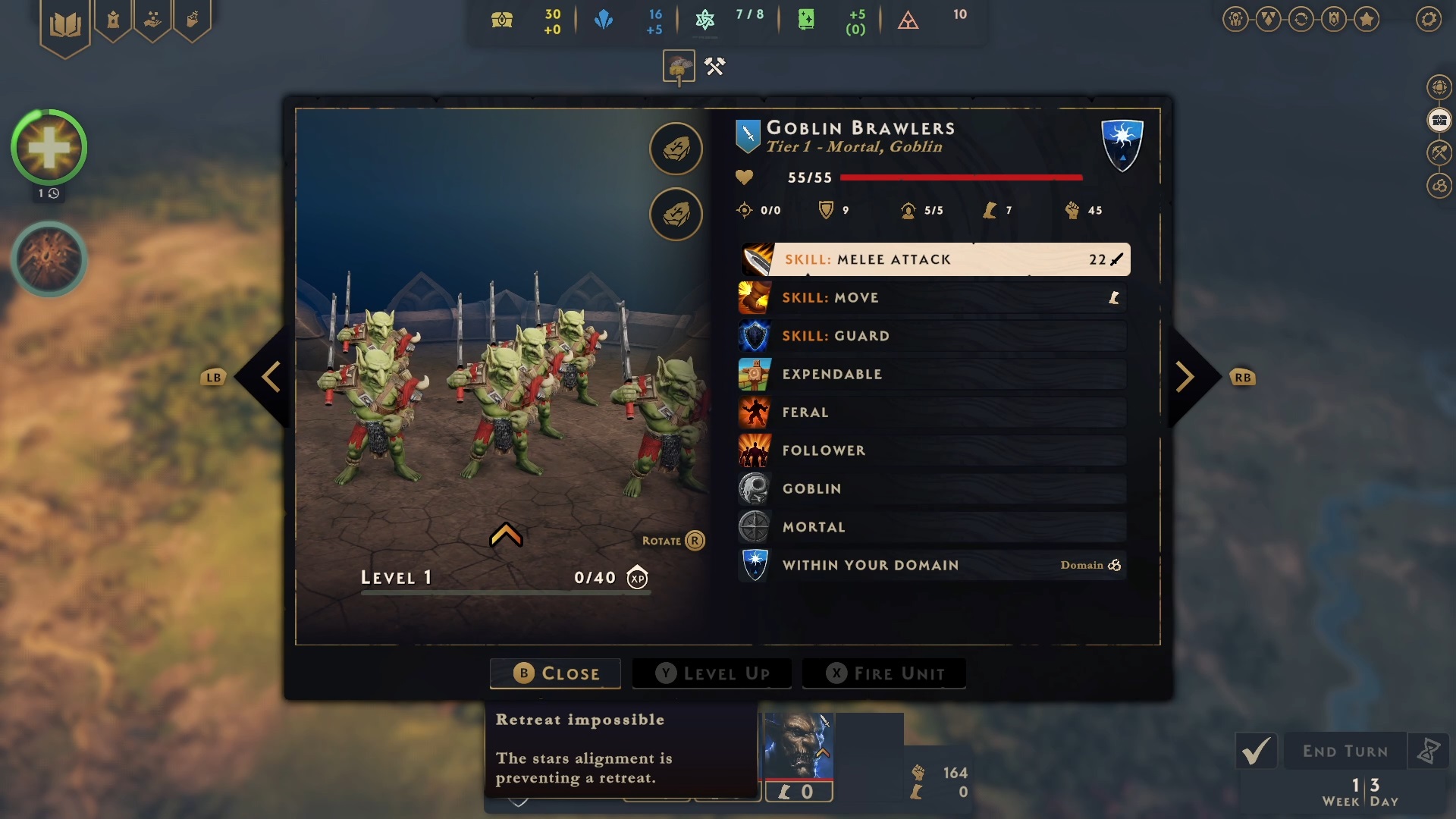Open the Within Your Domain entry
The width and height of the screenshot is (1456, 819).
pos(932,565)
